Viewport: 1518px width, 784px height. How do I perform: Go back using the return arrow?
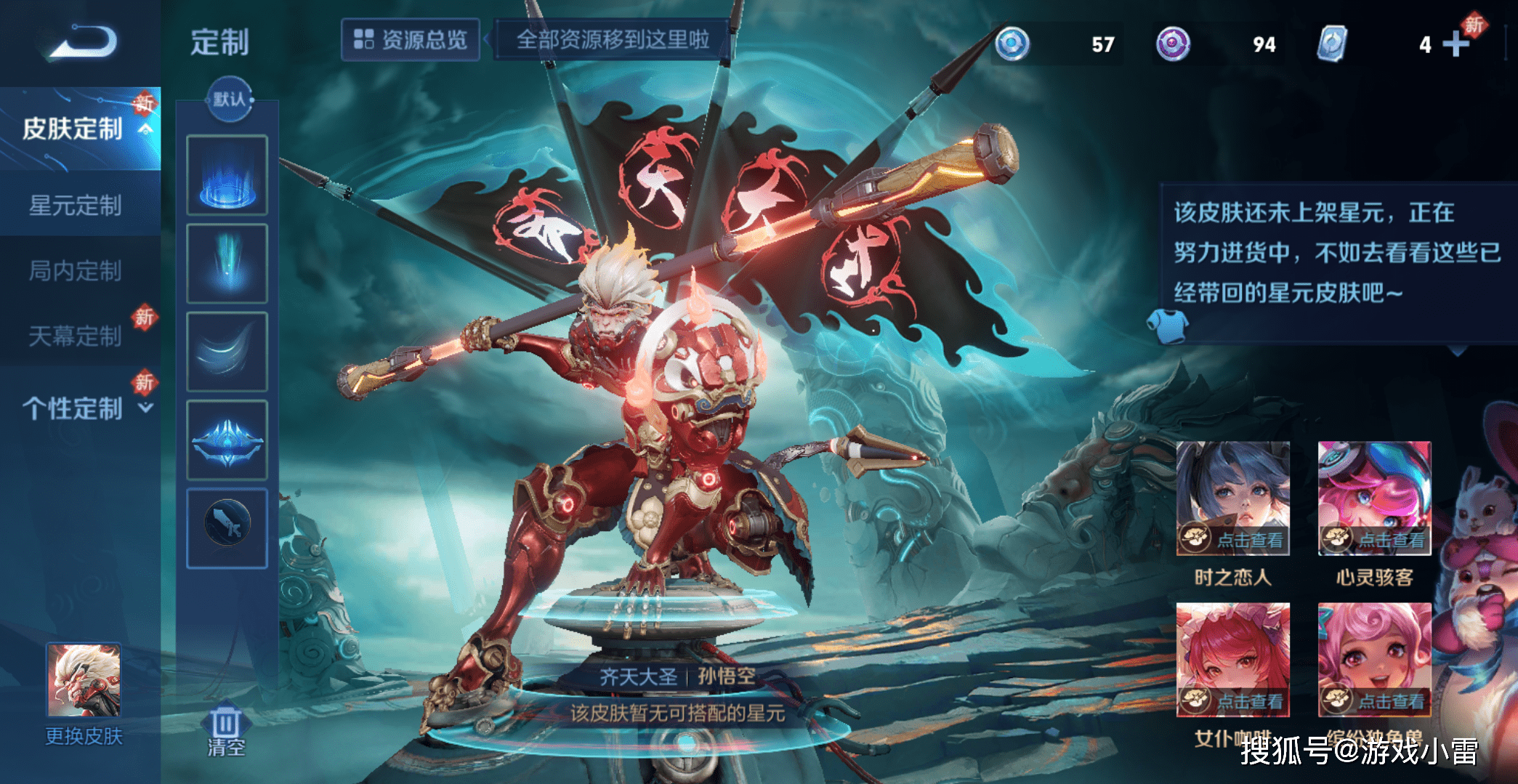coord(83,41)
